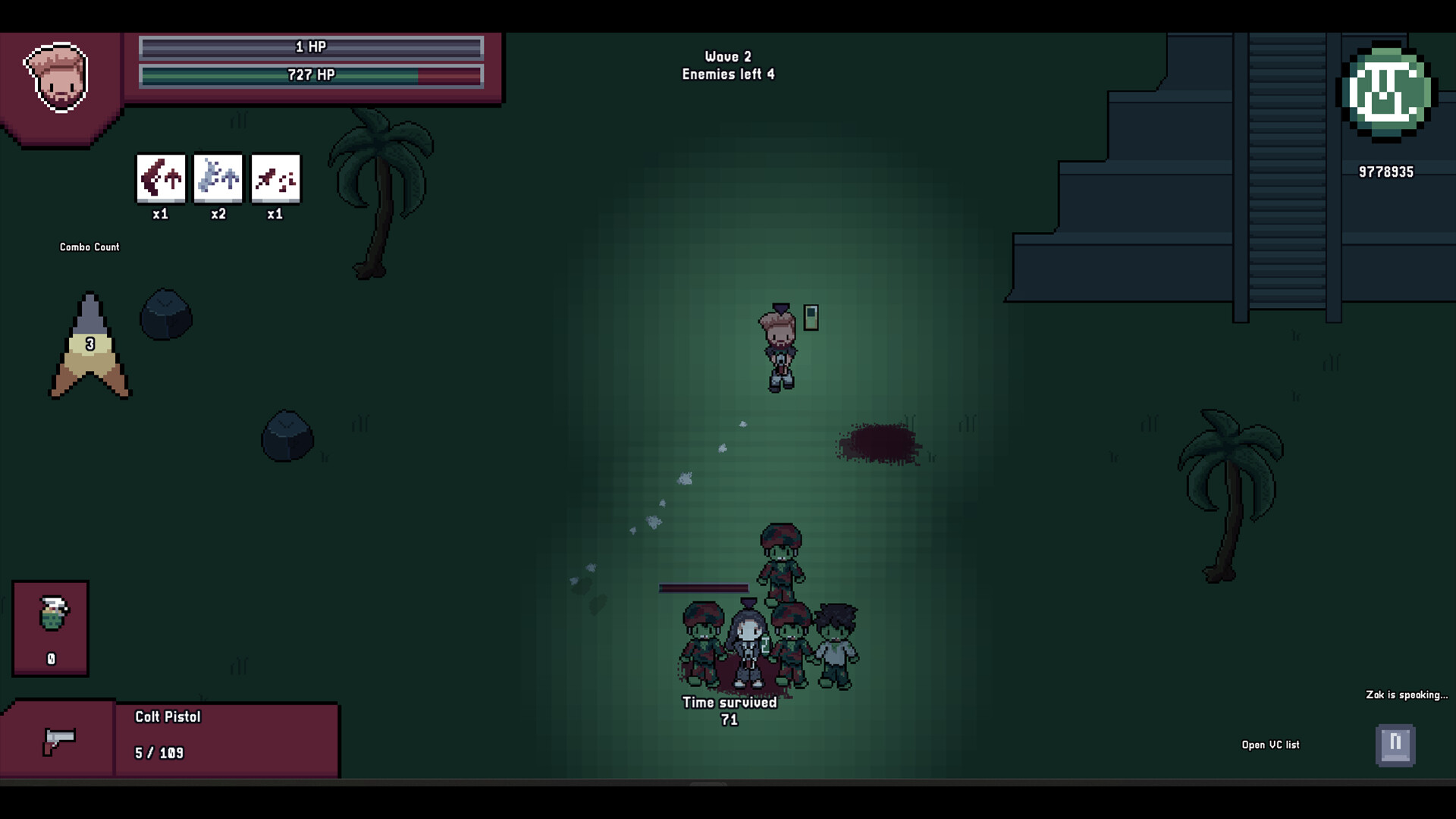
Task: Click the pistol icon in the weapon panel
Action: click(59, 742)
